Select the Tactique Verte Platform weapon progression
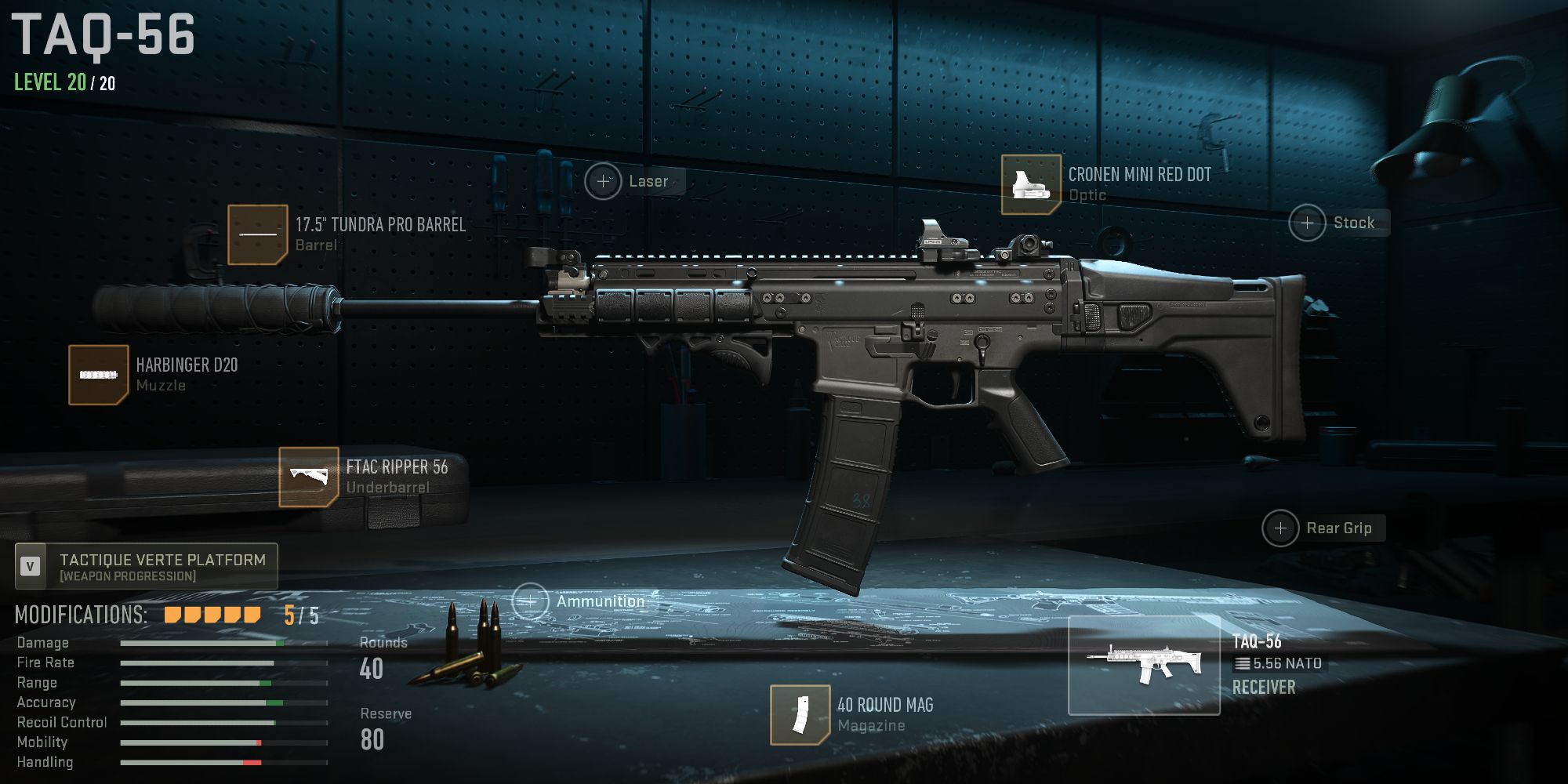The image size is (1568, 784). (146, 566)
